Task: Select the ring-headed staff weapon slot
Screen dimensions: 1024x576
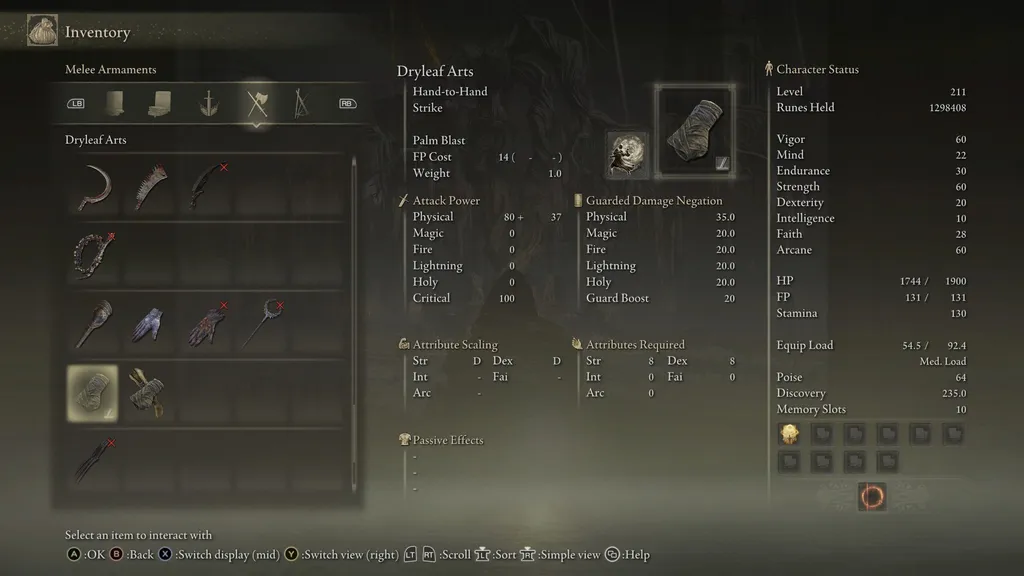Action: (x=262, y=324)
